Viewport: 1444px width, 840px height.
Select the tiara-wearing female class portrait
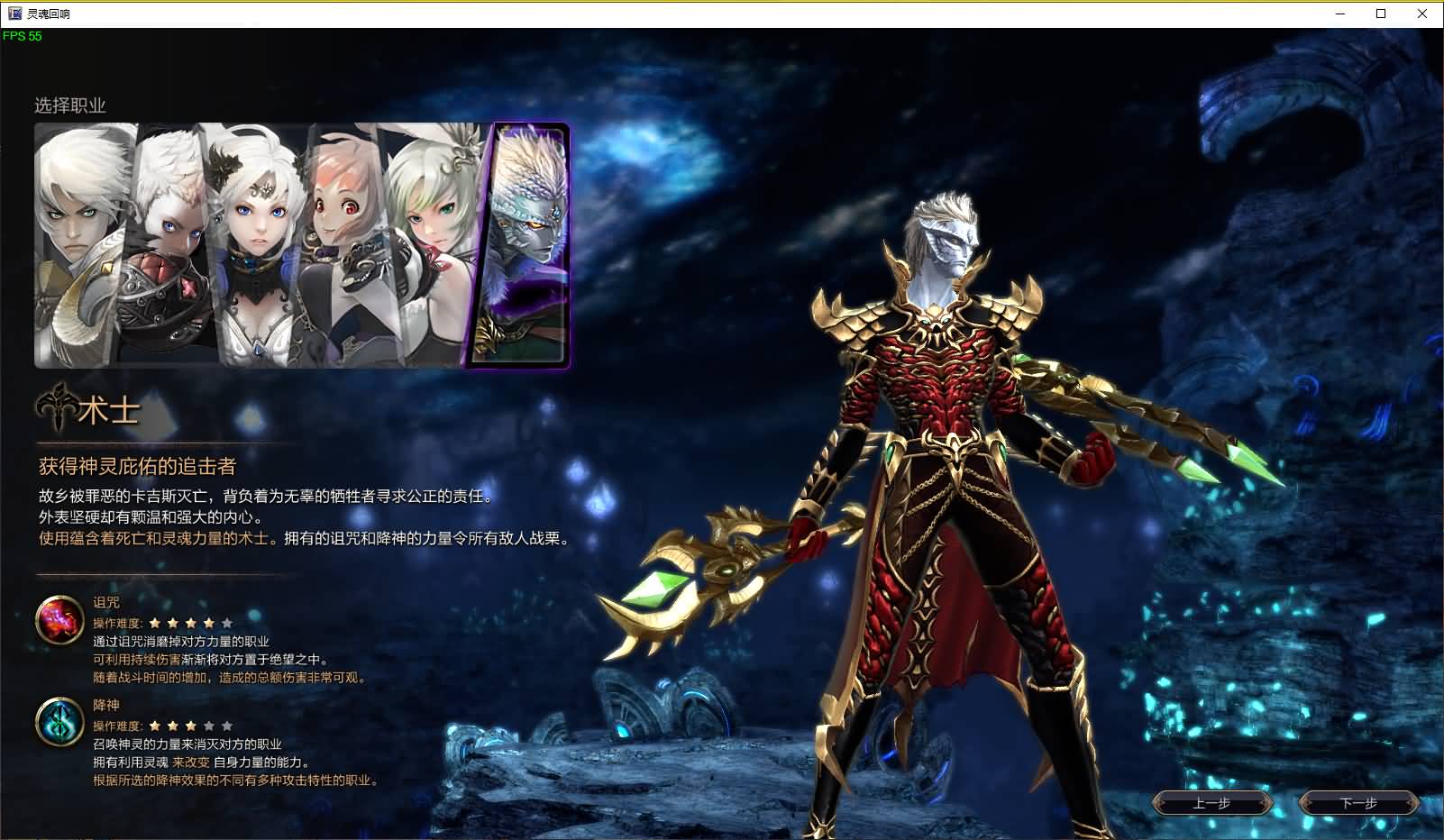260,243
